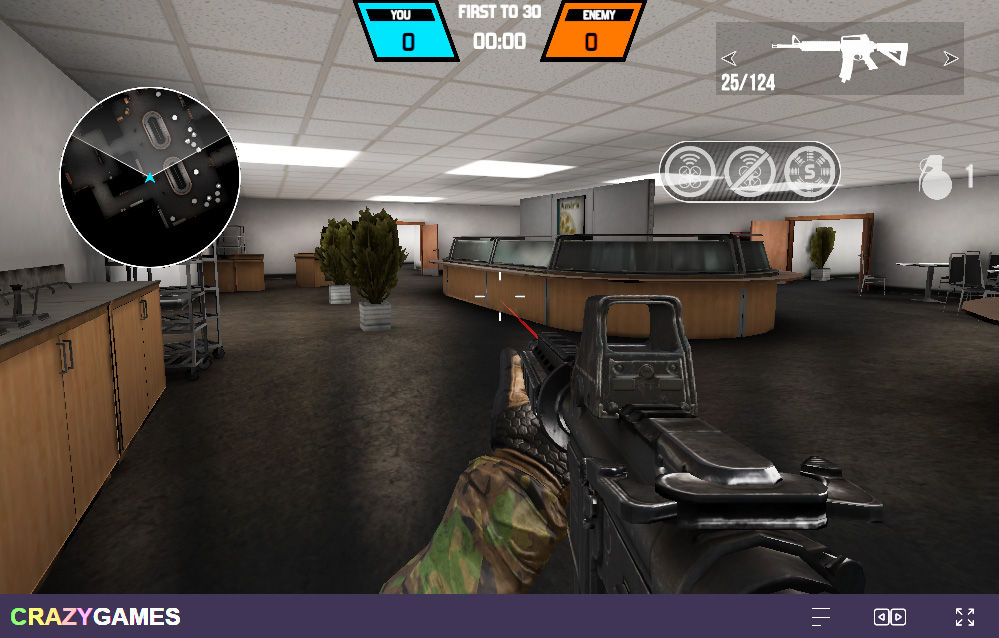Click the circular minimap
Viewport: 999px width, 638px height.
coord(150,177)
